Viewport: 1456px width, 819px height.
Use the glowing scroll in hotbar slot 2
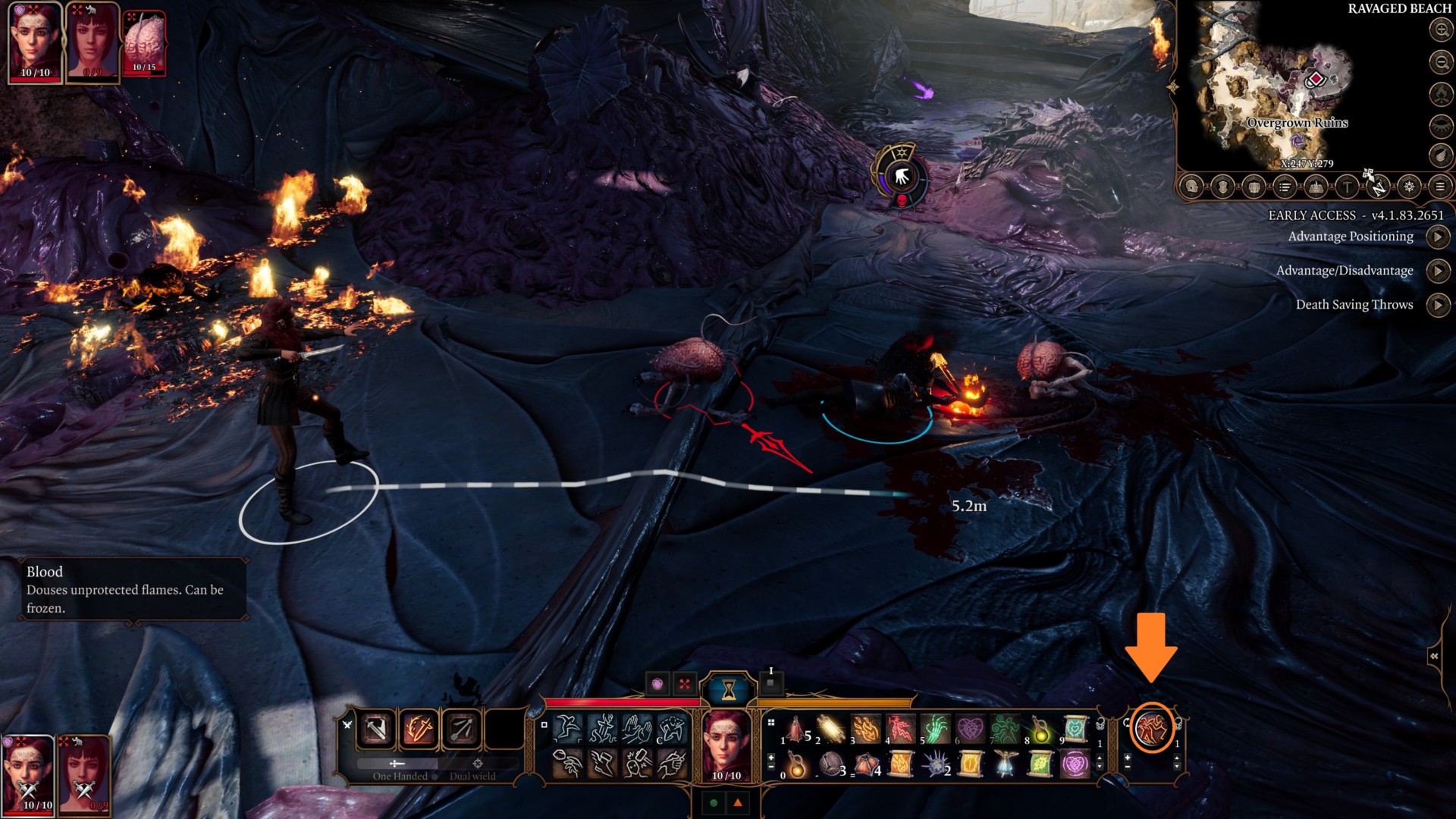pyautogui.click(x=831, y=729)
